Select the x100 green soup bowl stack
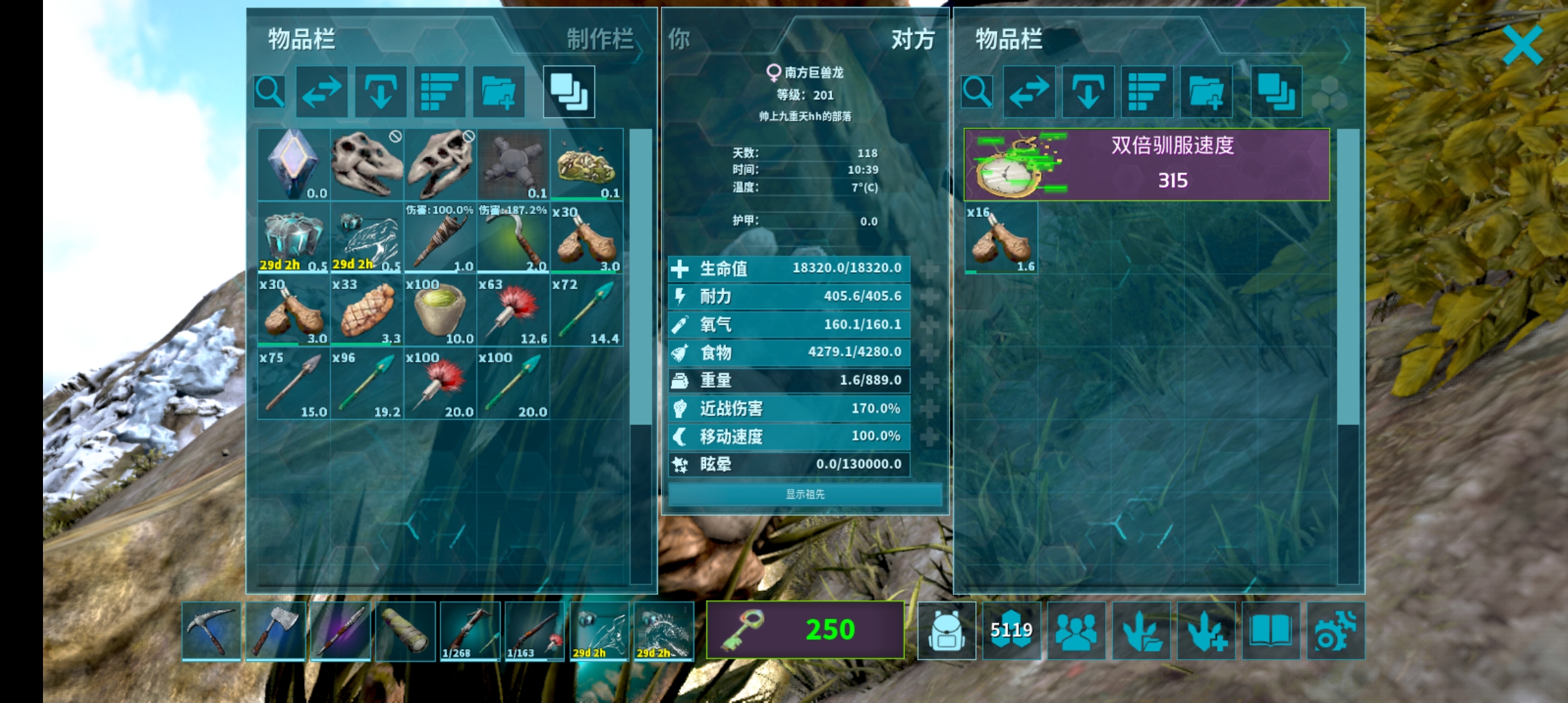 (440, 311)
